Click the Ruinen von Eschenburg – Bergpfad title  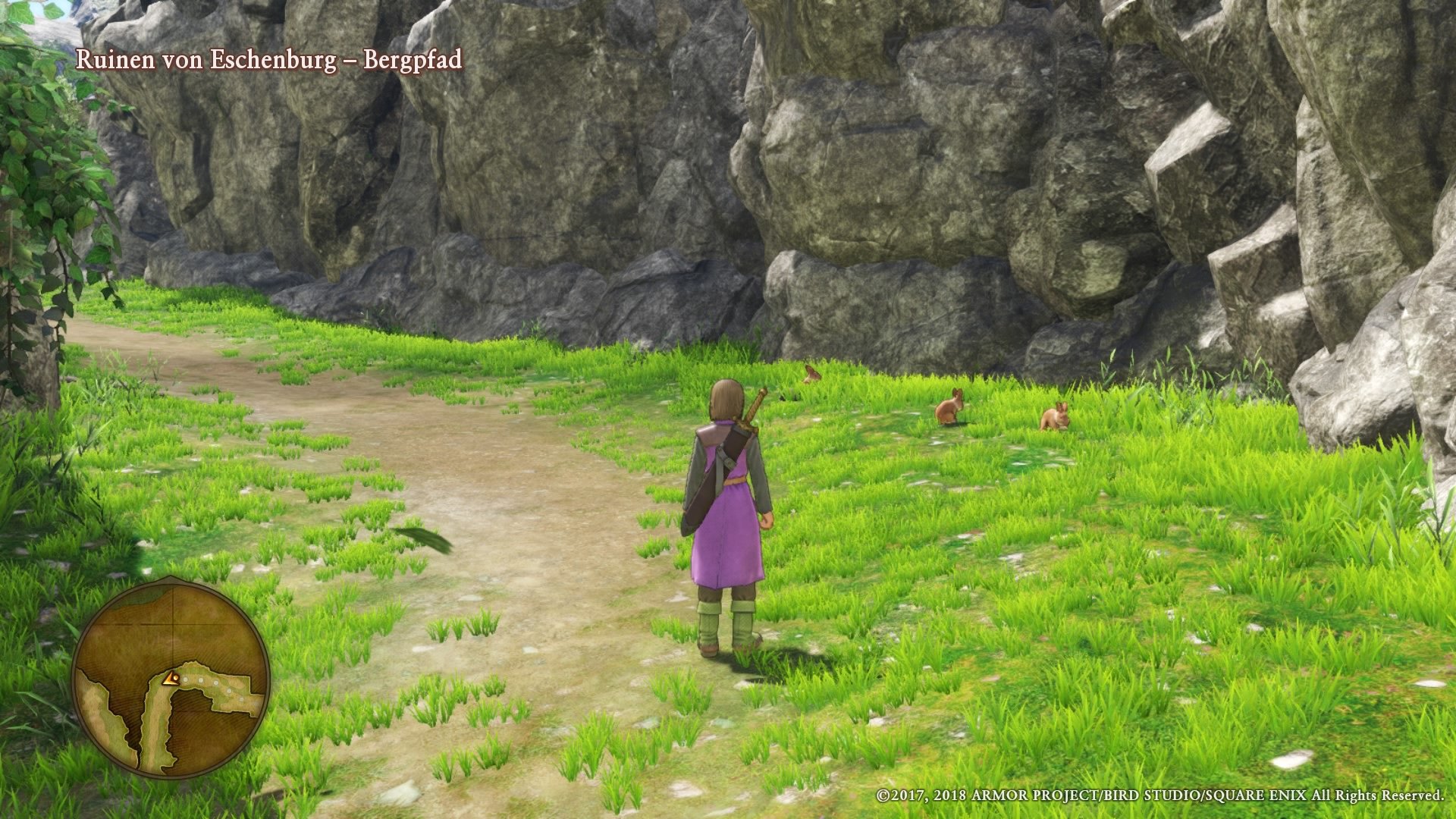point(269,62)
